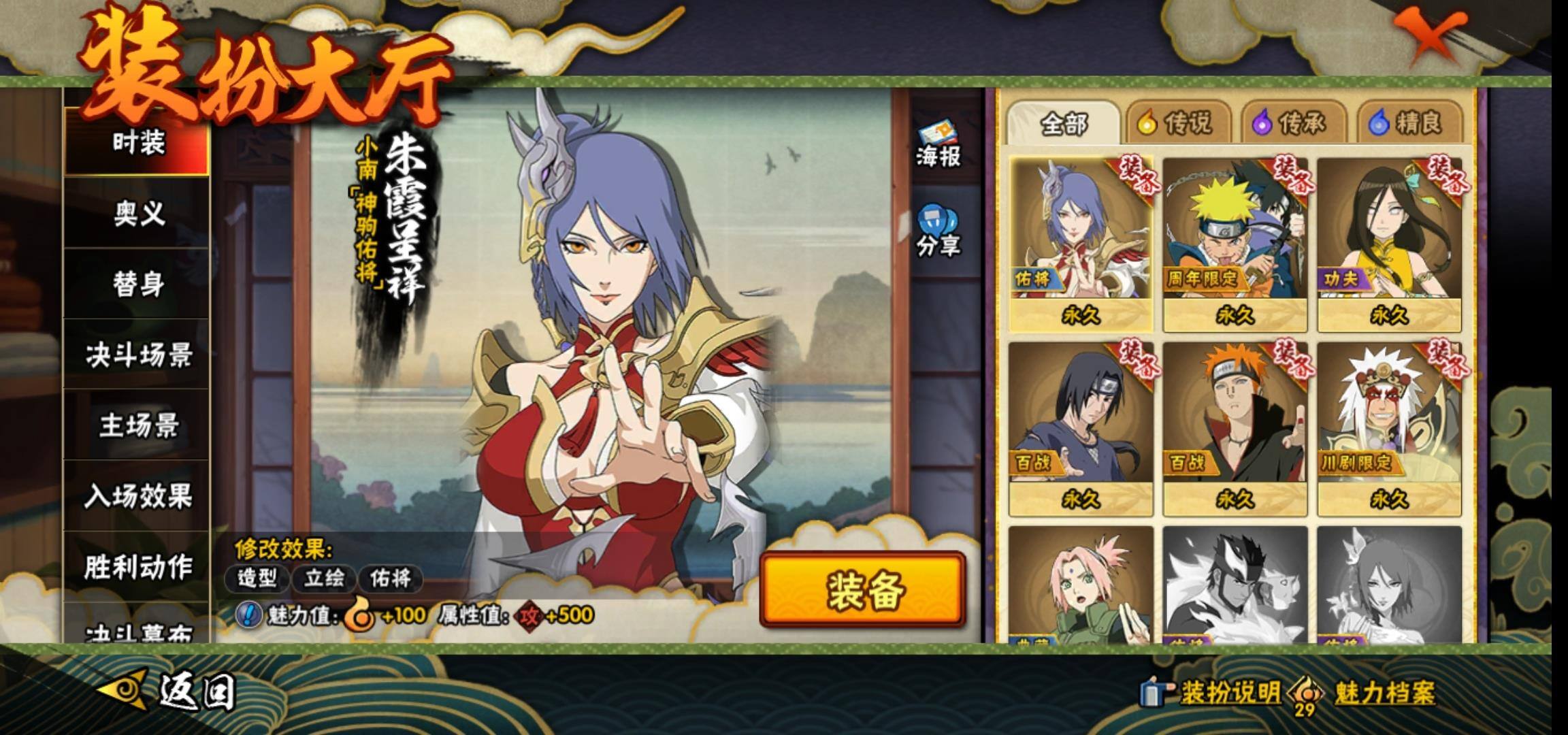Tap the 分享 share icon

coord(938,231)
